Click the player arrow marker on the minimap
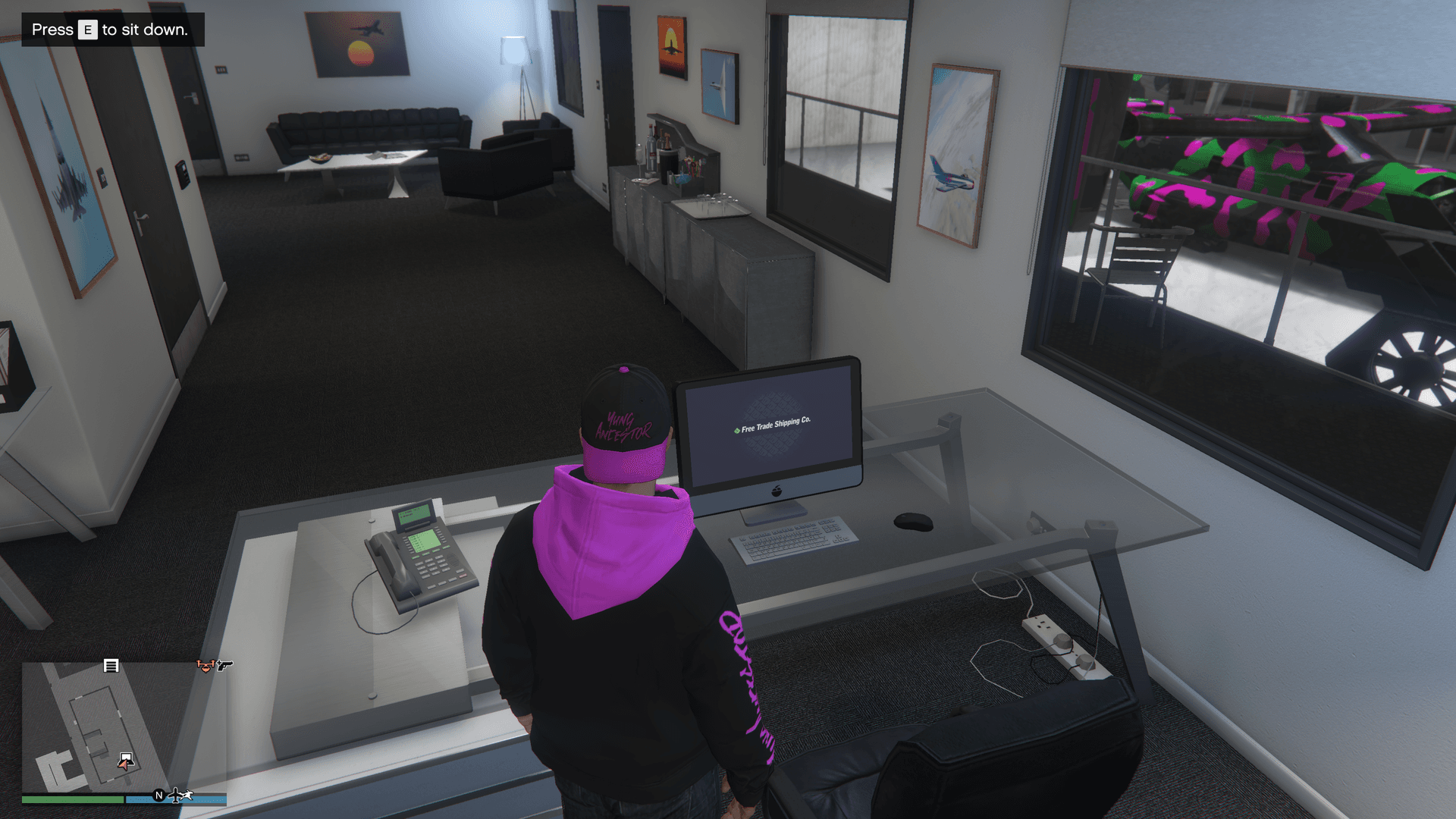1456x819 pixels. tap(125, 764)
